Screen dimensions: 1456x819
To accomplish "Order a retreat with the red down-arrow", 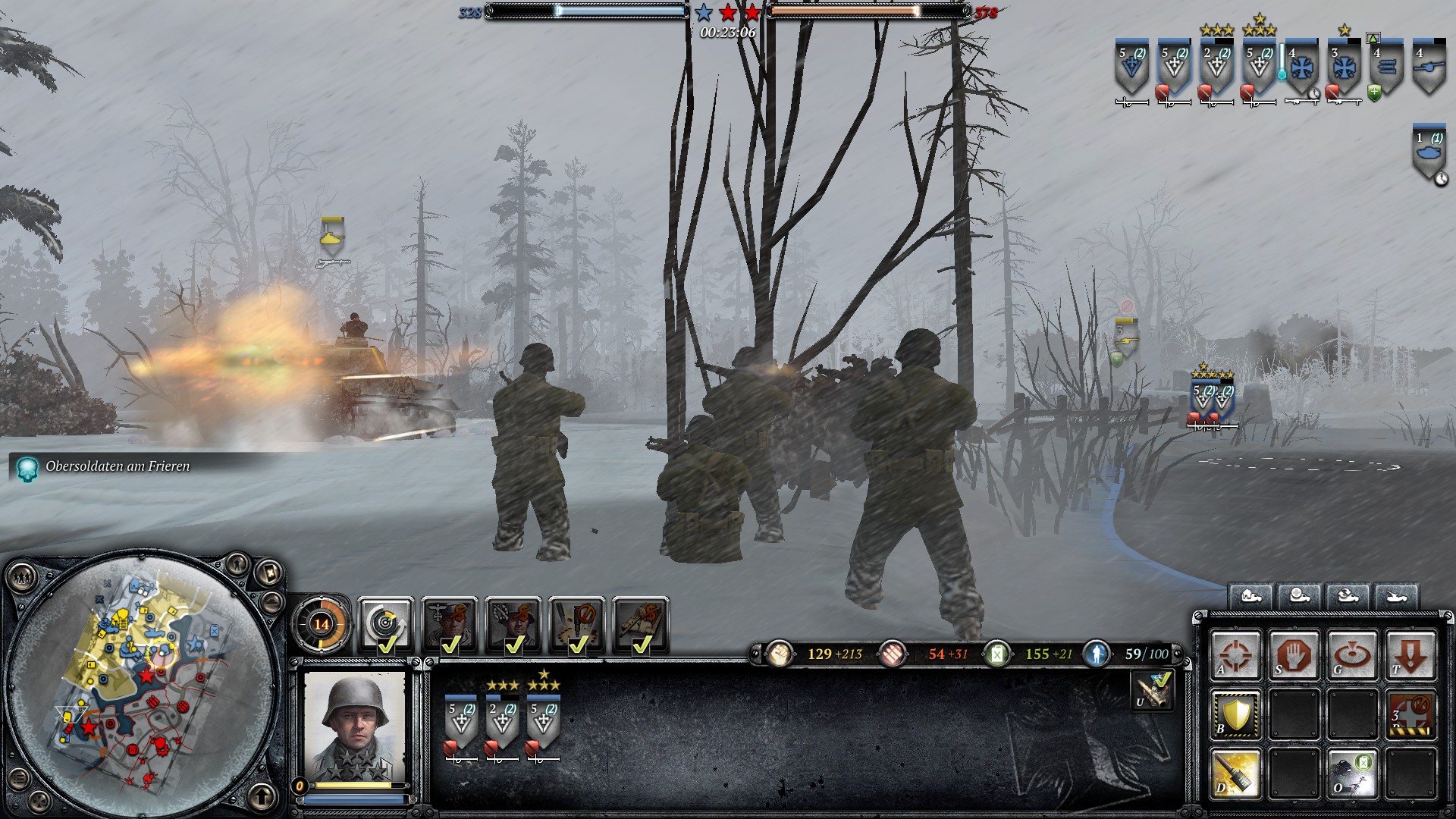I will [1410, 654].
